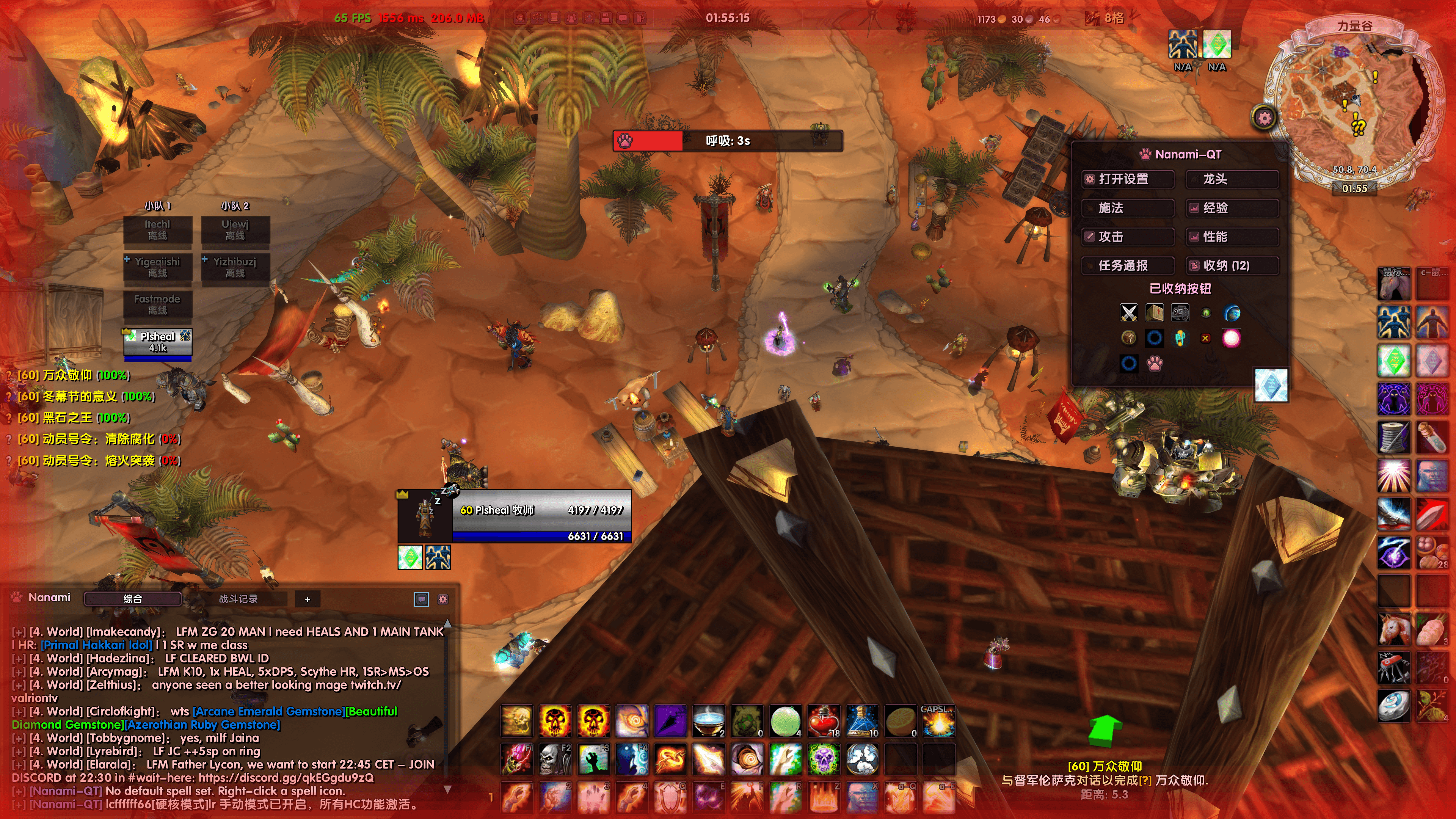1456x819 pixels.
Task: Switch to the 战斗记录 combat log tab
Action: (238, 599)
